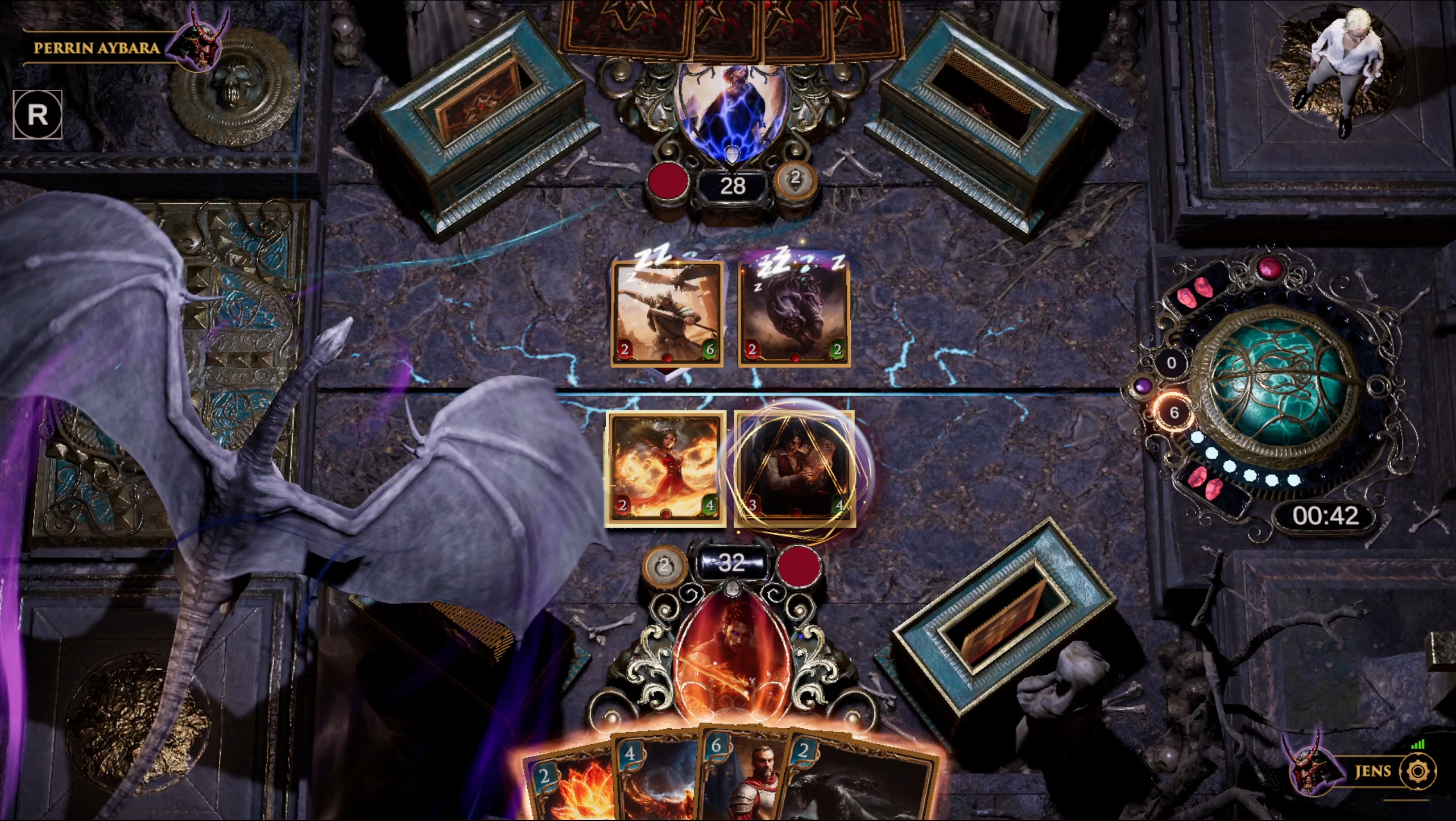Click the opponent's shield counter showing 2
Viewport: 1456px width, 821px height.
tap(795, 180)
